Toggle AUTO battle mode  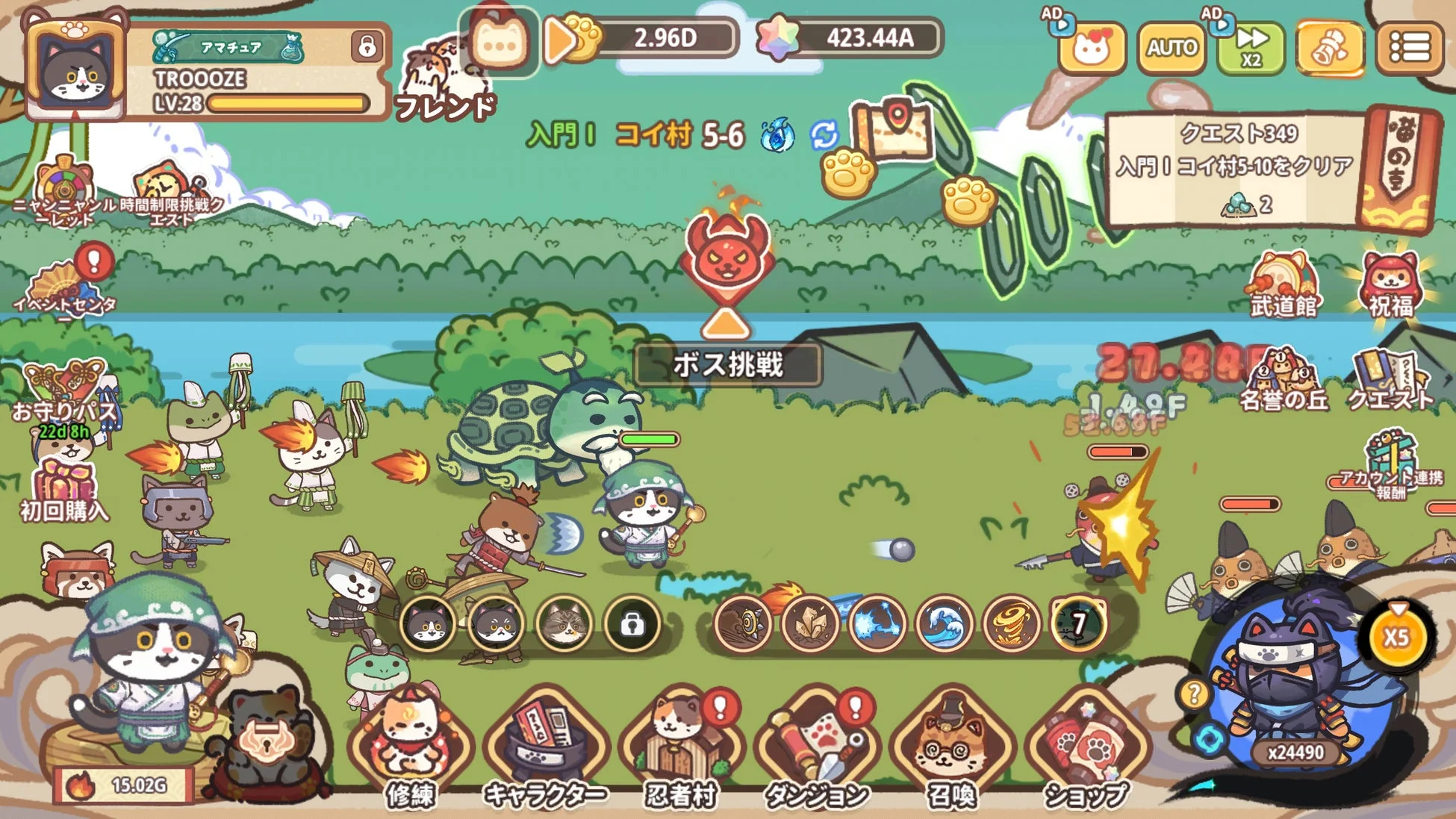pyautogui.click(x=1171, y=47)
